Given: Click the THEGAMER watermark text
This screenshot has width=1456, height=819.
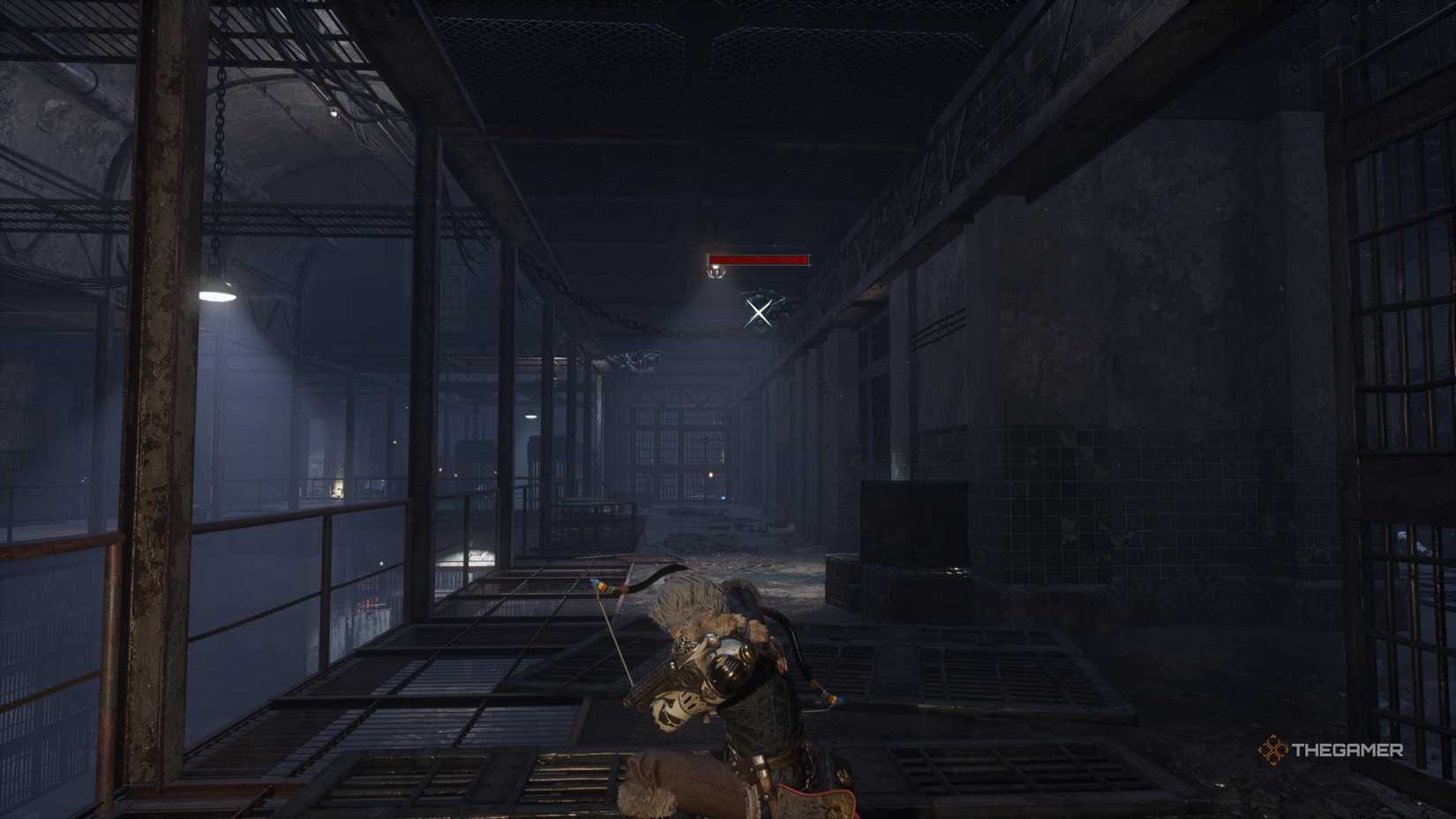Looking at the screenshot, I should [x=1347, y=752].
